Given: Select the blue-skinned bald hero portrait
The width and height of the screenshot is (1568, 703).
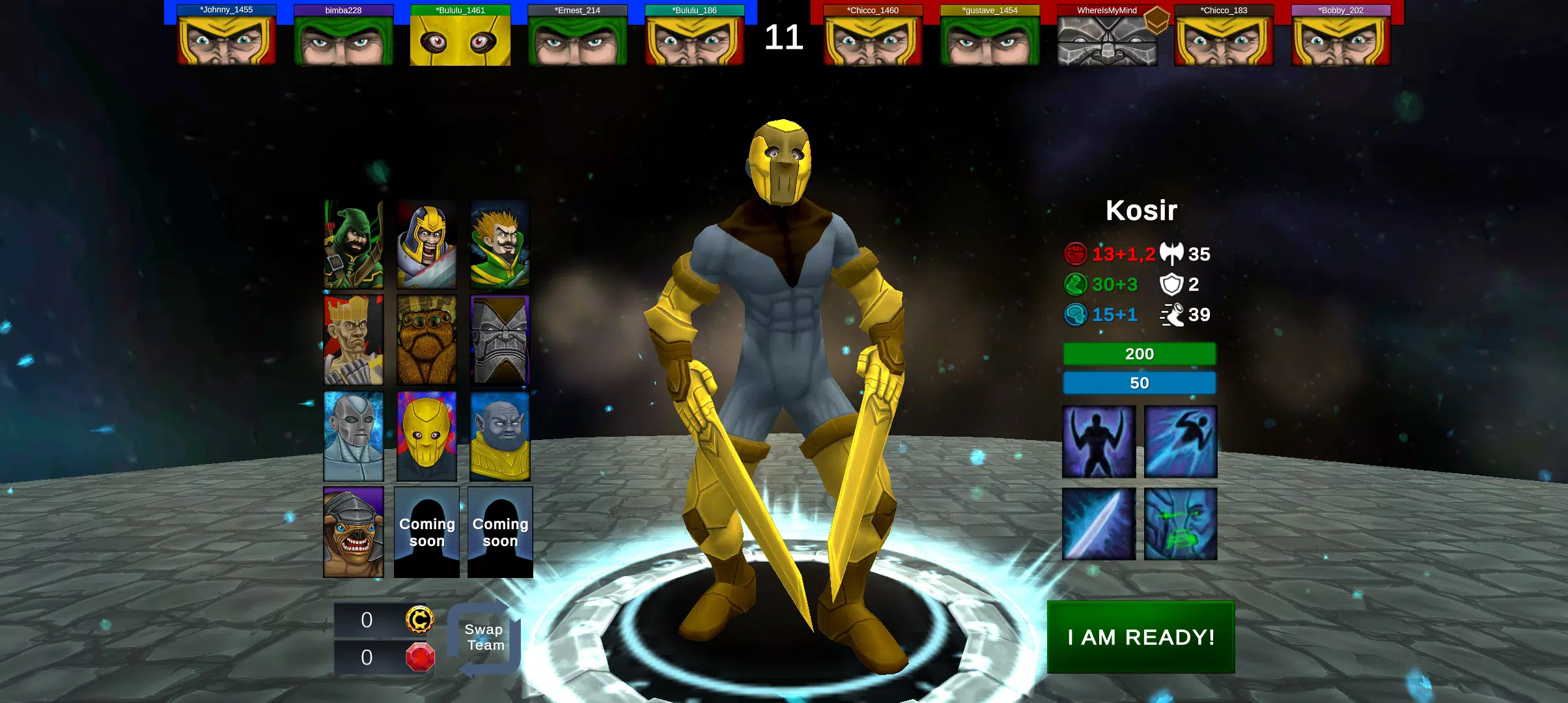Looking at the screenshot, I should [x=500, y=433].
